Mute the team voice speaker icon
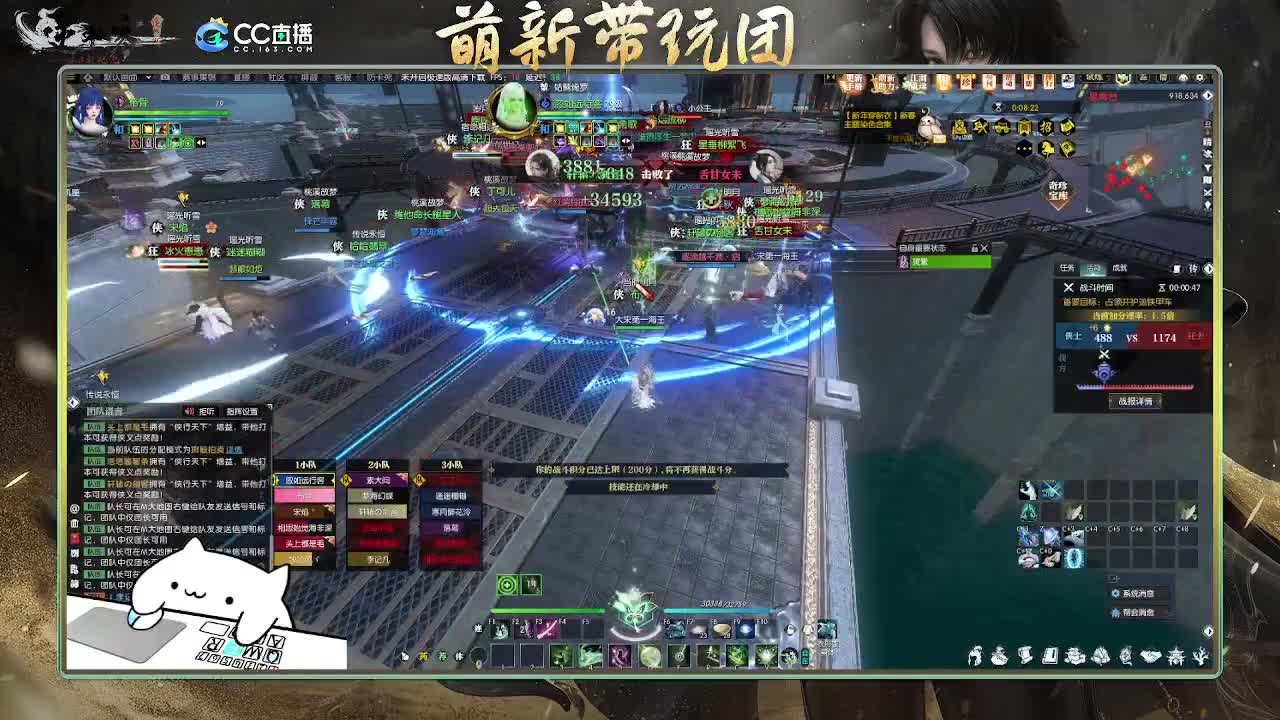Image resolution: width=1280 pixels, height=720 pixels. 189,412
